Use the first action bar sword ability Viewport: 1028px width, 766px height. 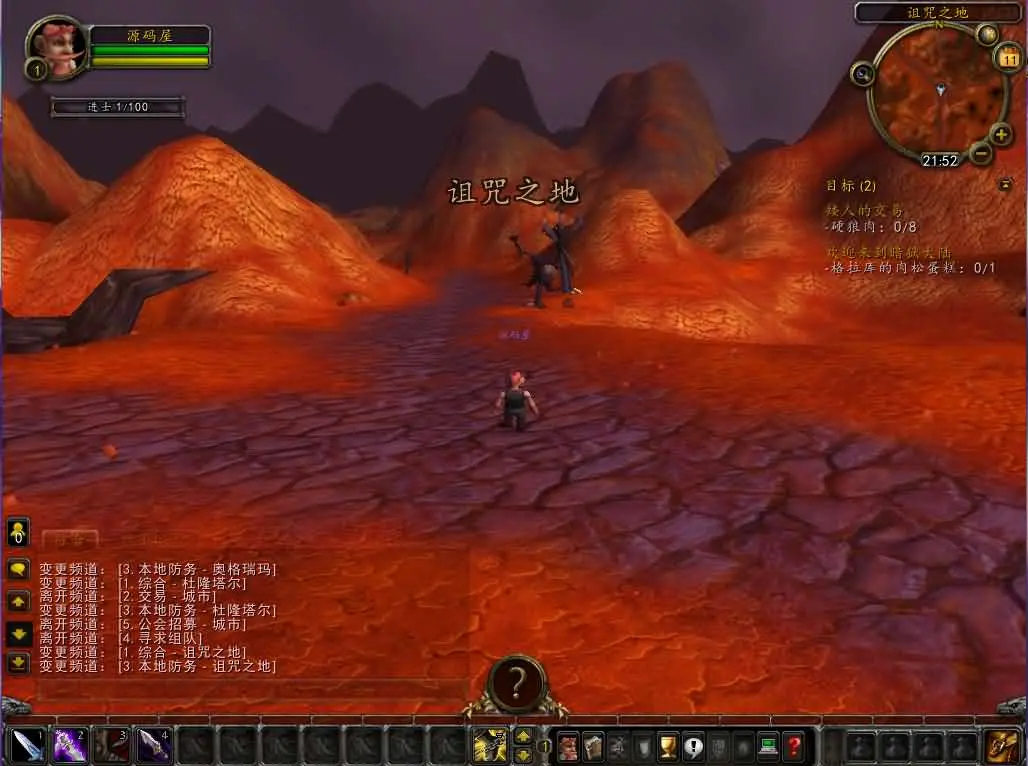tap(27, 745)
